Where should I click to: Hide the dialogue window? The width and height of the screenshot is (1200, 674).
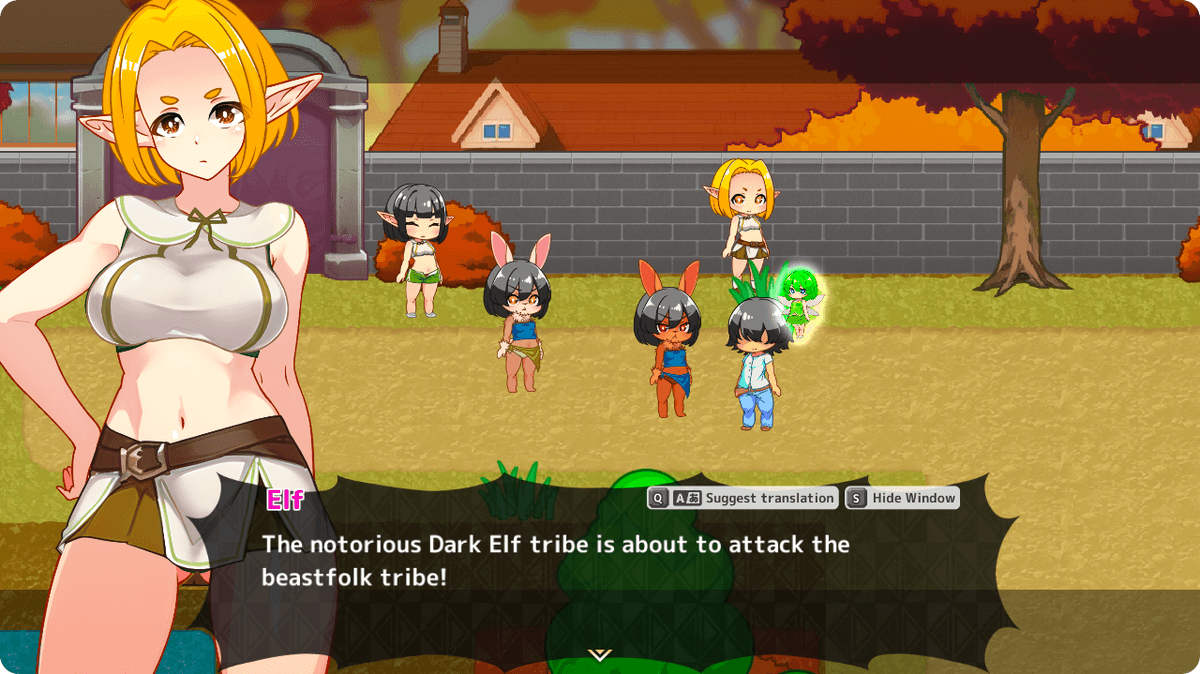pyautogui.click(x=903, y=498)
